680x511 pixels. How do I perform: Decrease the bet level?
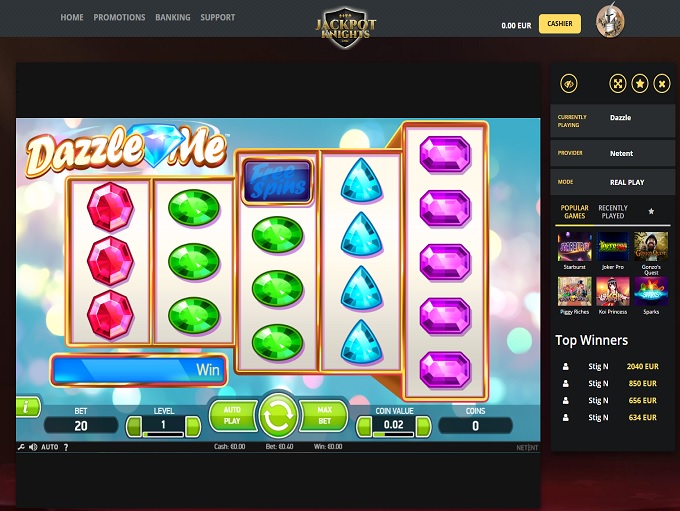pos(134,427)
